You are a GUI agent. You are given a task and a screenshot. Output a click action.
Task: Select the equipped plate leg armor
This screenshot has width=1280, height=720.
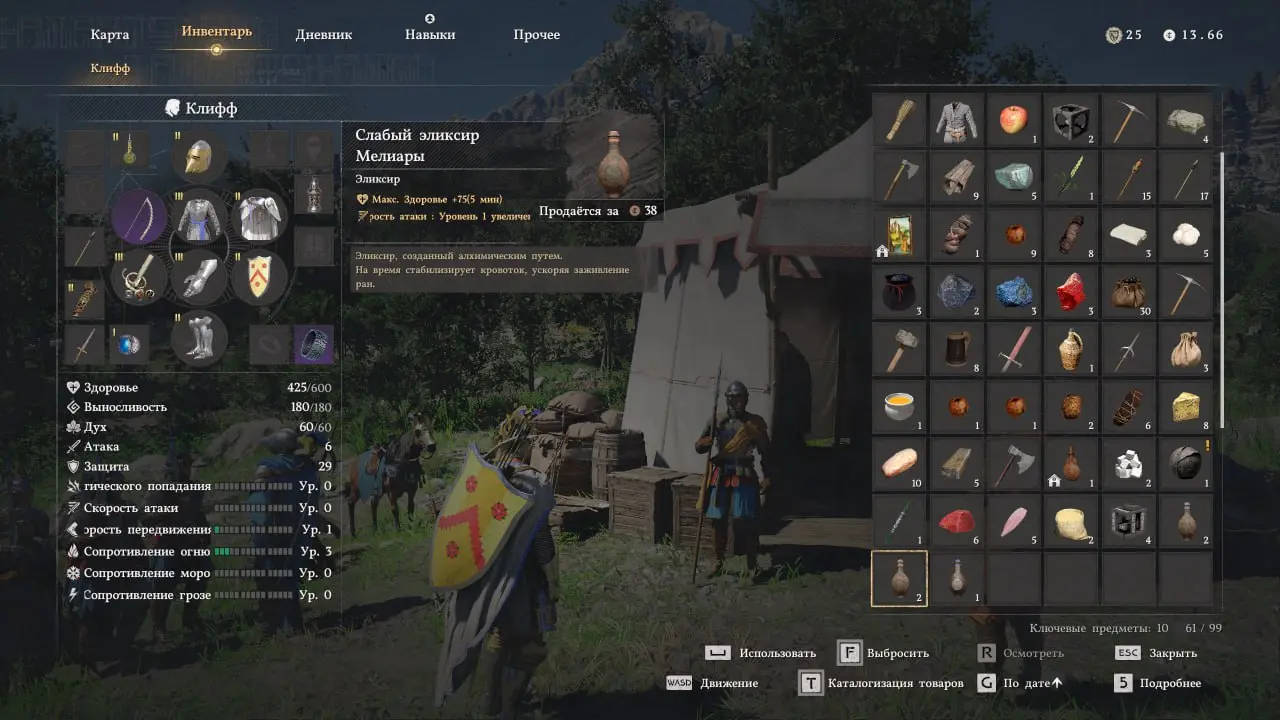(x=200, y=337)
